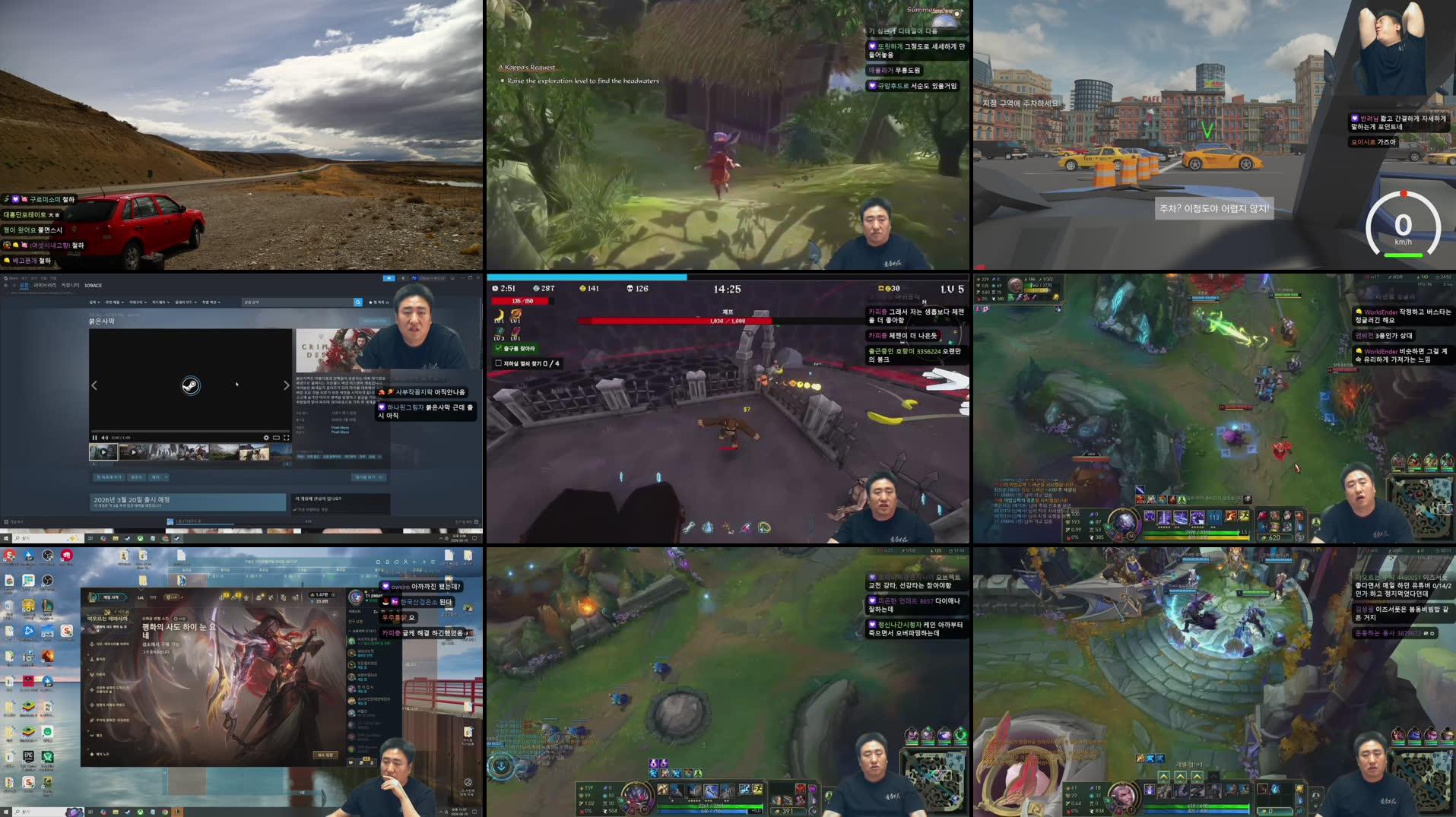Image resolution: width=1456 pixels, height=817 pixels.
Task: Mute the Steam trailer volume
Action: click(x=104, y=438)
